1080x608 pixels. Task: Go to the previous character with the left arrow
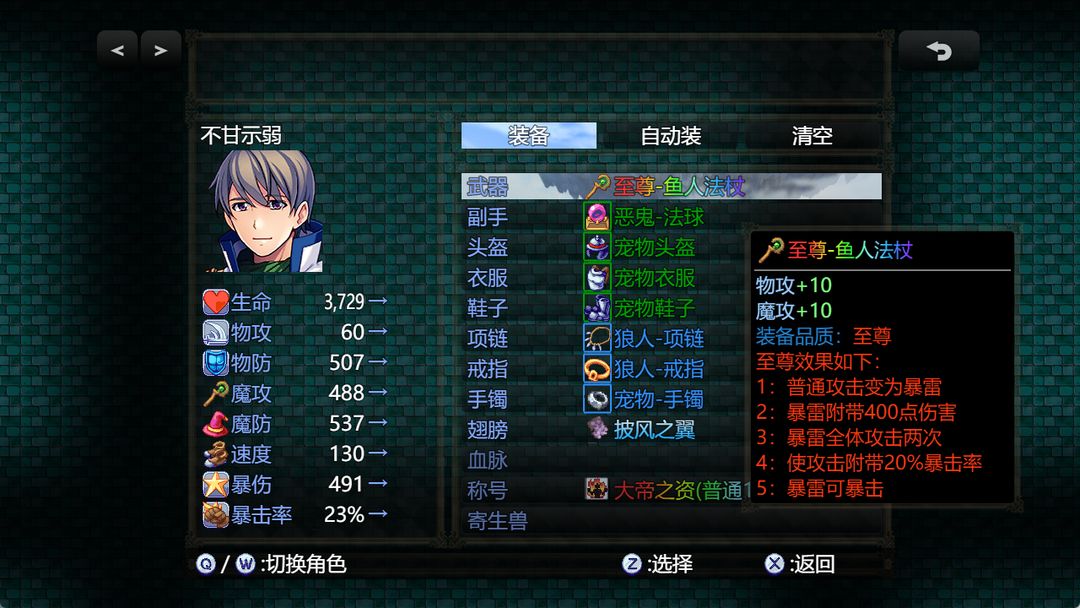click(x=118, y=49)
